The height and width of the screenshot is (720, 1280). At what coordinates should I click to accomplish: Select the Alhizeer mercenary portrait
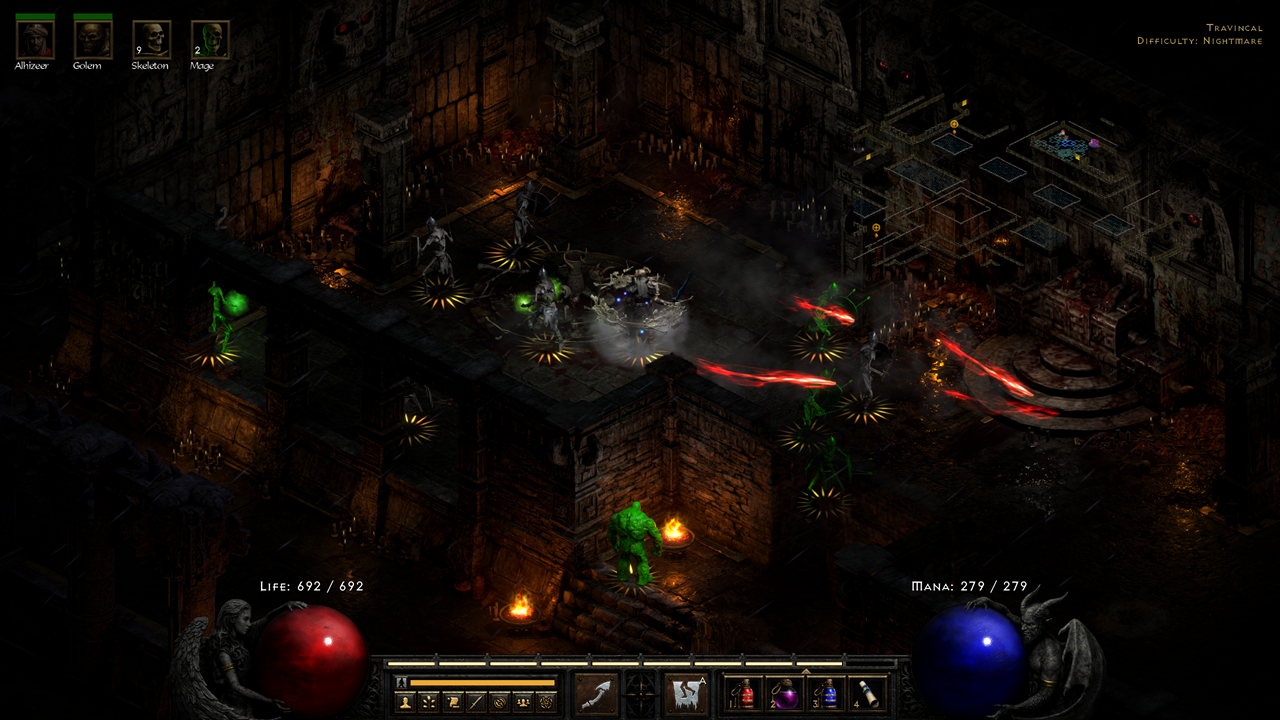(35, 39)
